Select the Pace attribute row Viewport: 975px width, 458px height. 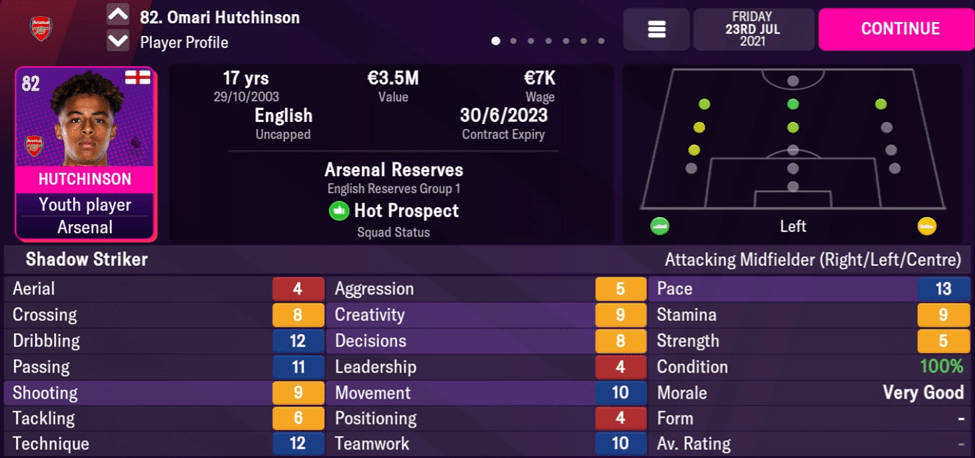click(809, 289)
